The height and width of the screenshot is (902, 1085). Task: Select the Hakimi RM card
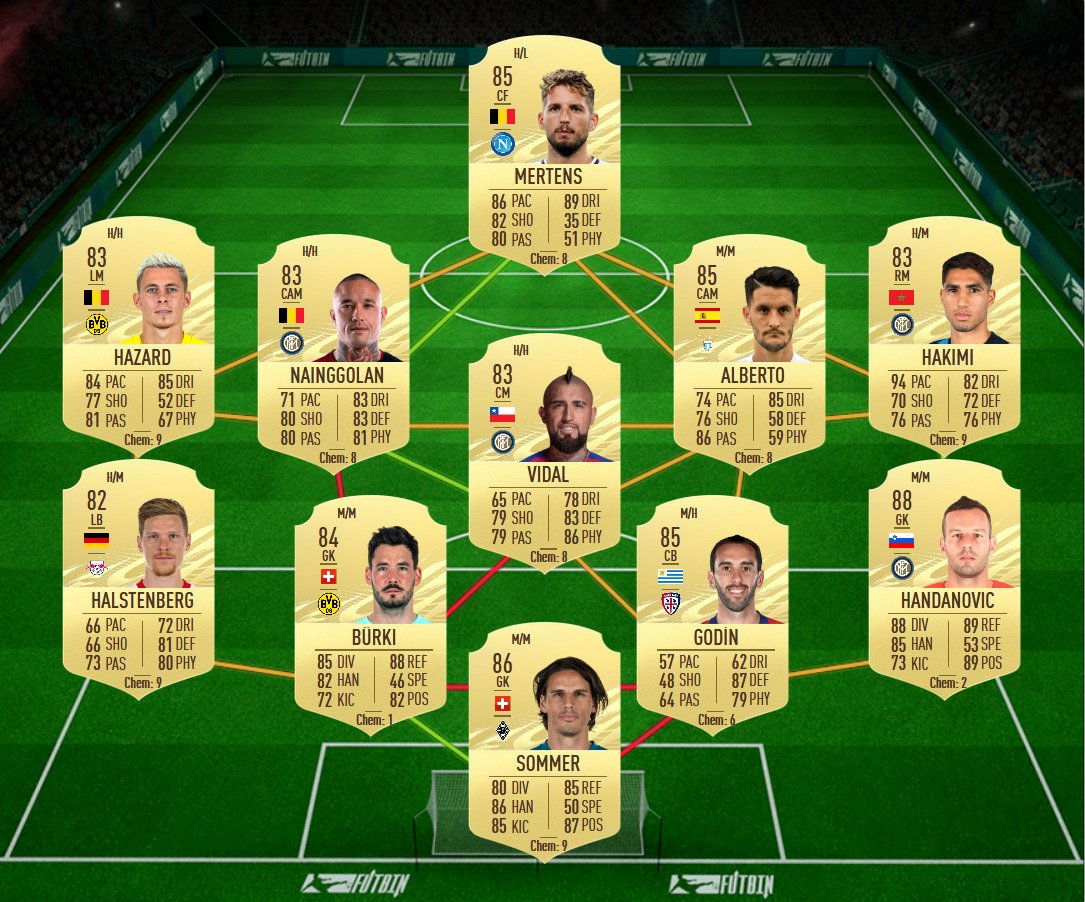pyautogui.click(x=944, y=335)
